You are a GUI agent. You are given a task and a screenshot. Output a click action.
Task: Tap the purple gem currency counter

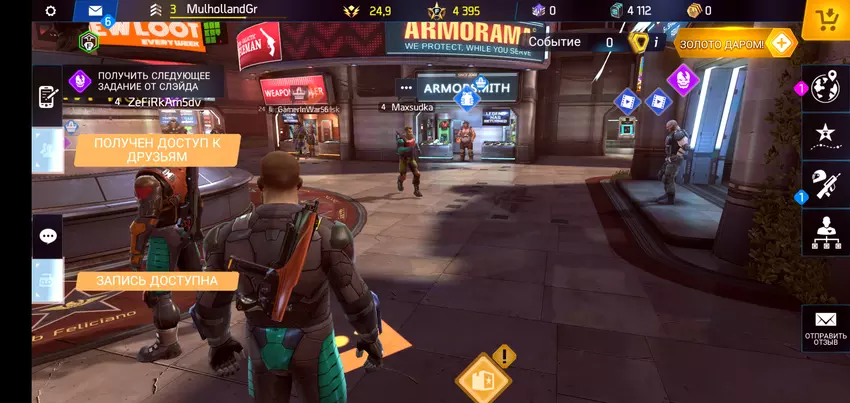coord(545,11)
